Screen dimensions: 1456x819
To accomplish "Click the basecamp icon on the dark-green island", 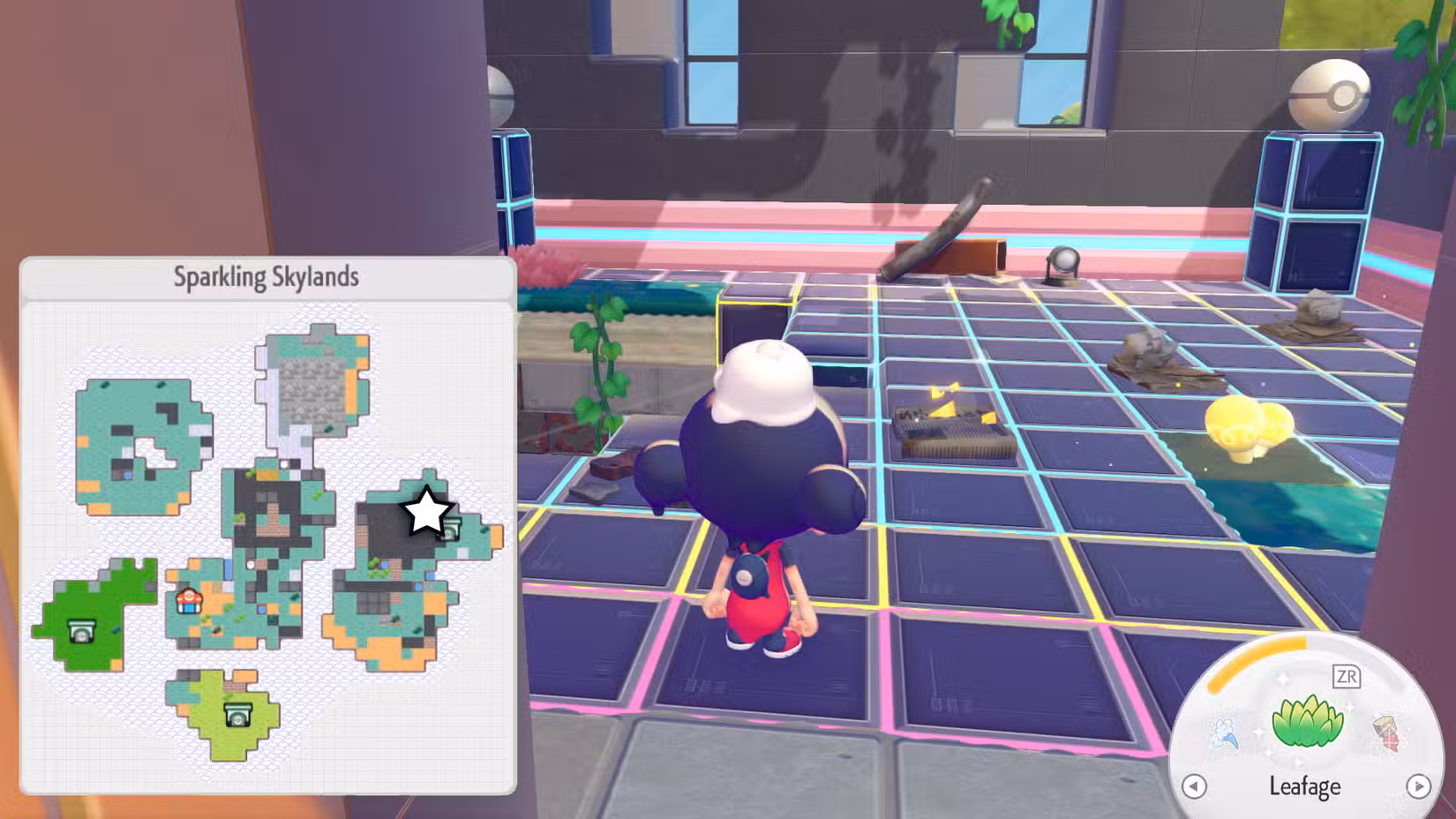I will [x=80, y=630].
